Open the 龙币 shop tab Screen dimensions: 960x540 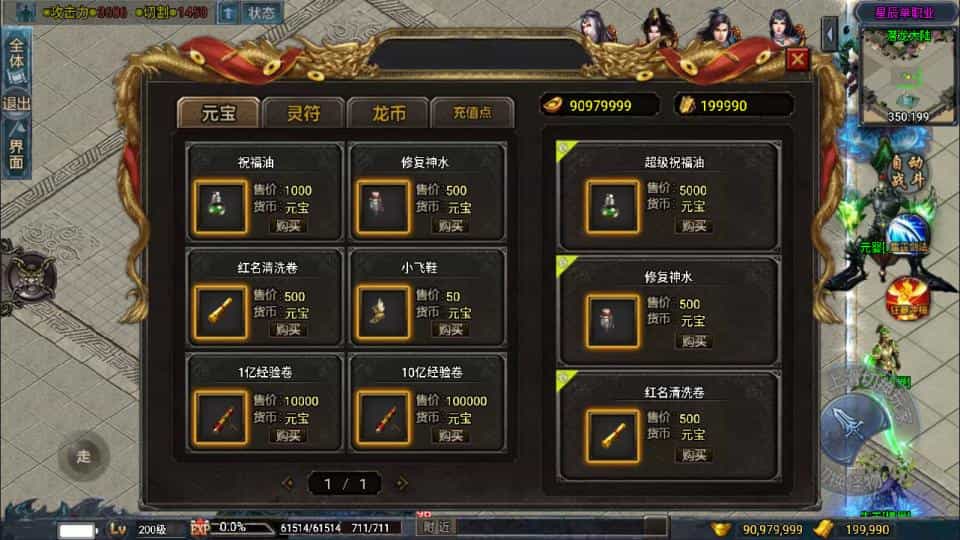[x=388, y=113]
